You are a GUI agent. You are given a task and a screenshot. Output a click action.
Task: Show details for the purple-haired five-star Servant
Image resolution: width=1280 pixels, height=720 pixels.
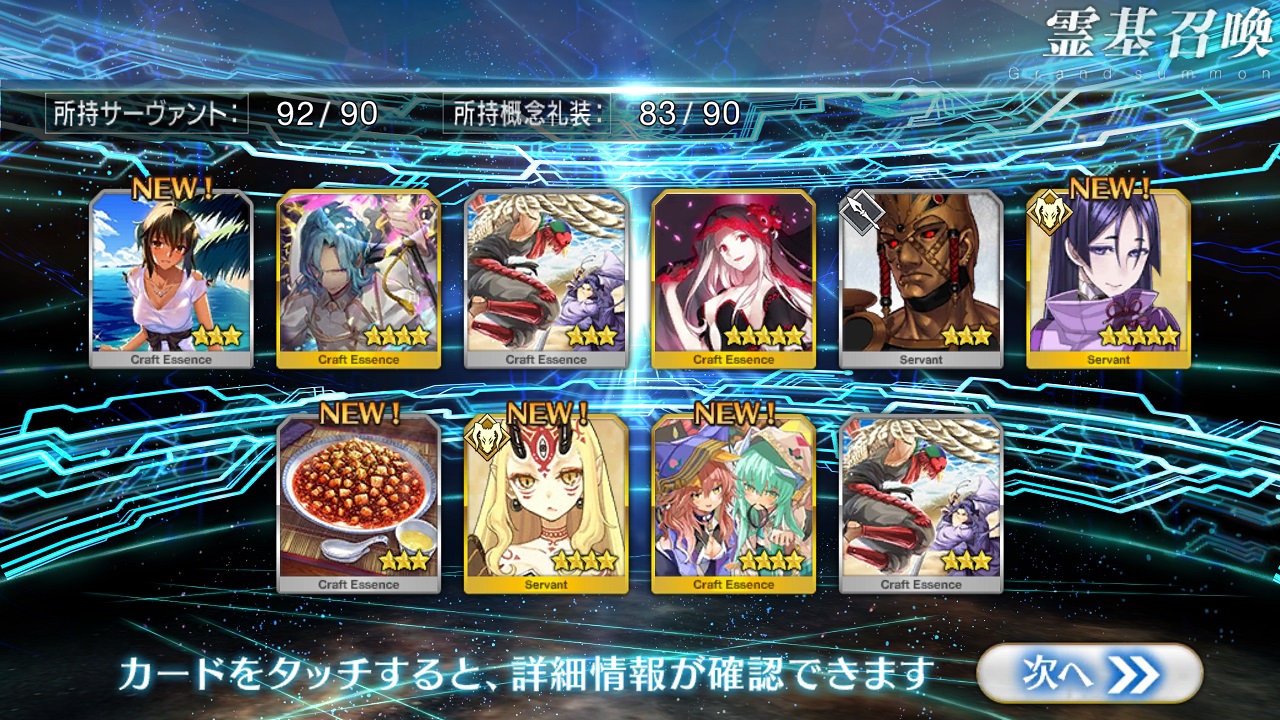coord(1108,278)
